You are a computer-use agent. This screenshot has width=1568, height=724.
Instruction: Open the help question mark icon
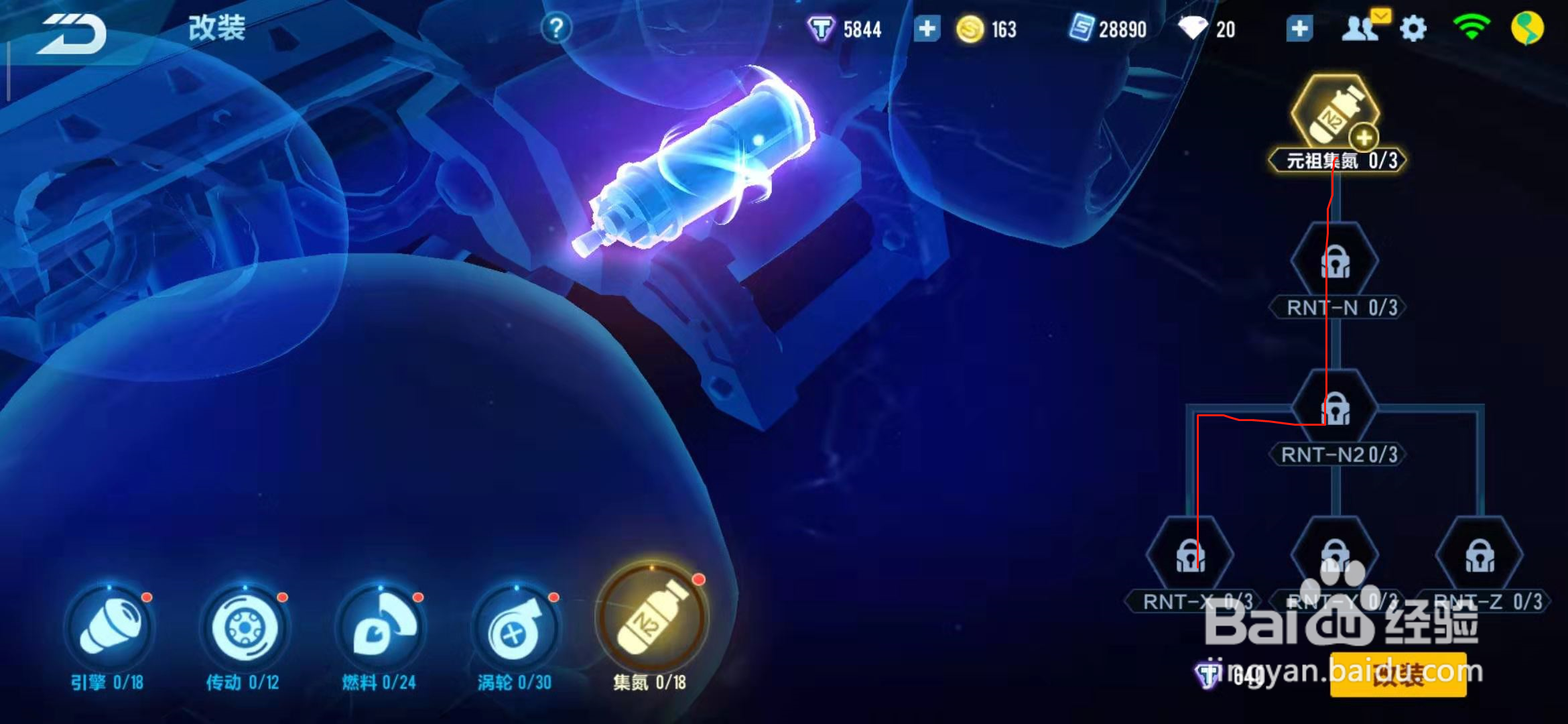(556, 27)
